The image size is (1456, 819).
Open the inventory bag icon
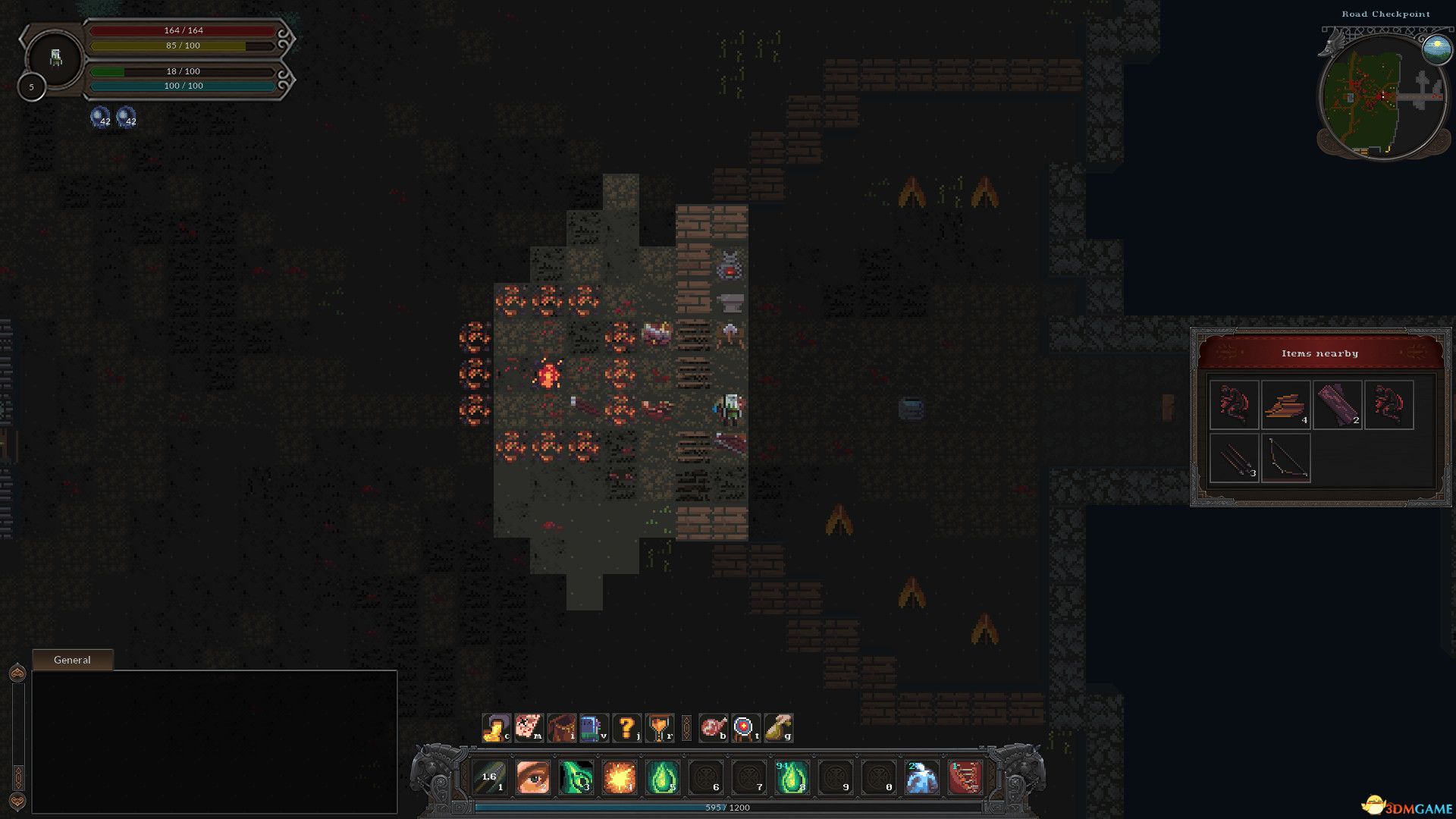click(x=561, y=728)
